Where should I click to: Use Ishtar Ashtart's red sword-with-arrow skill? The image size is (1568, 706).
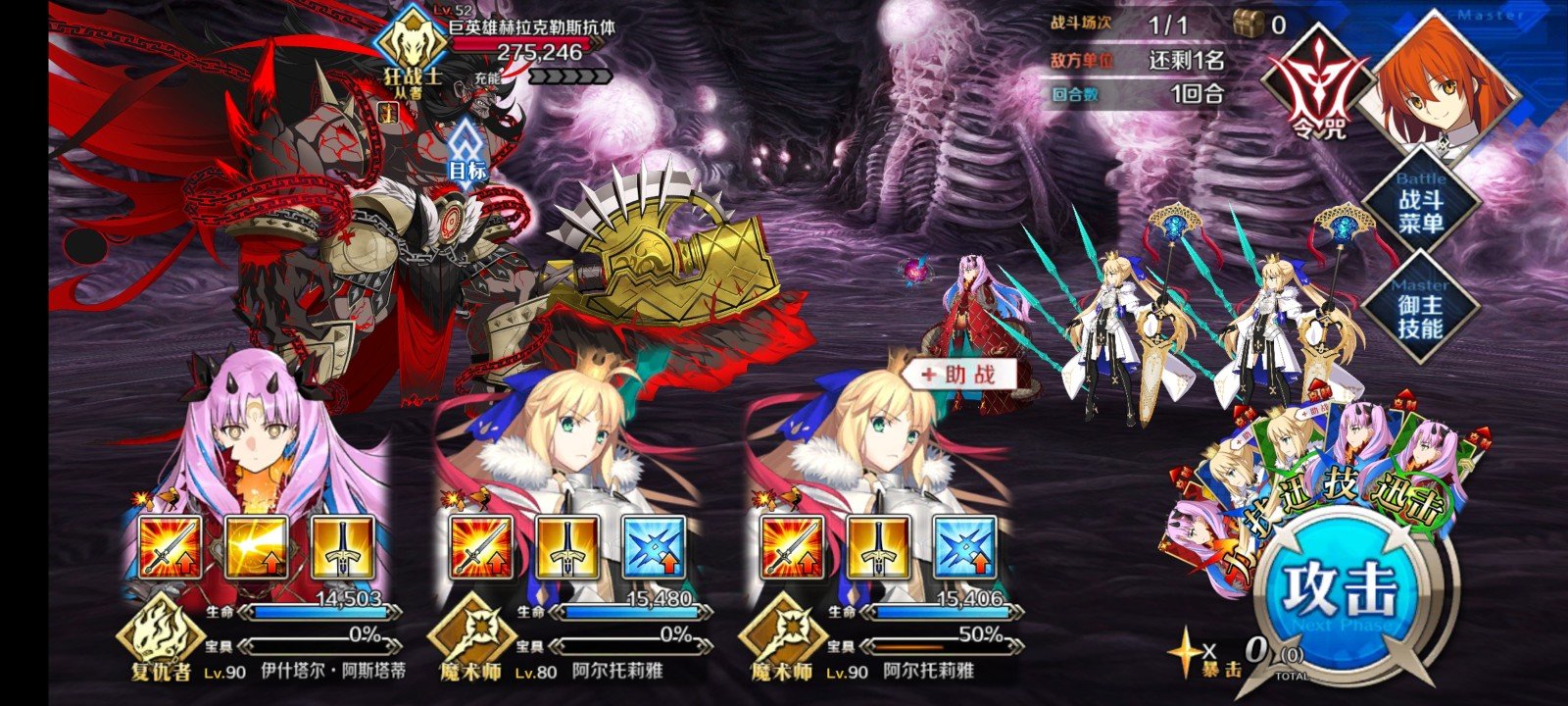[x=171, y=546]
